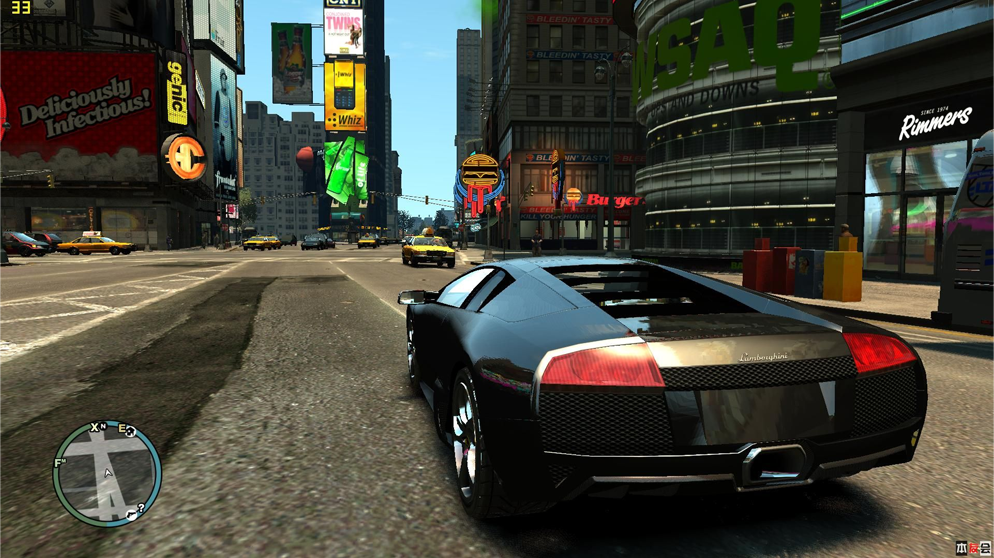Click the E marker on the radar
The width and height of the screenshot is (994, 558).
click(123, 430)
